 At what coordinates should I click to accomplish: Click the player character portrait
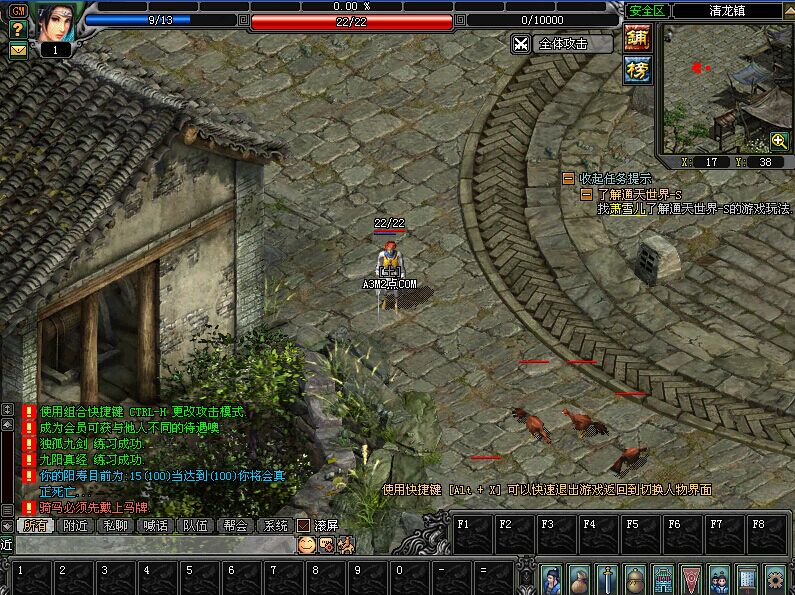(x=56, y=22)
